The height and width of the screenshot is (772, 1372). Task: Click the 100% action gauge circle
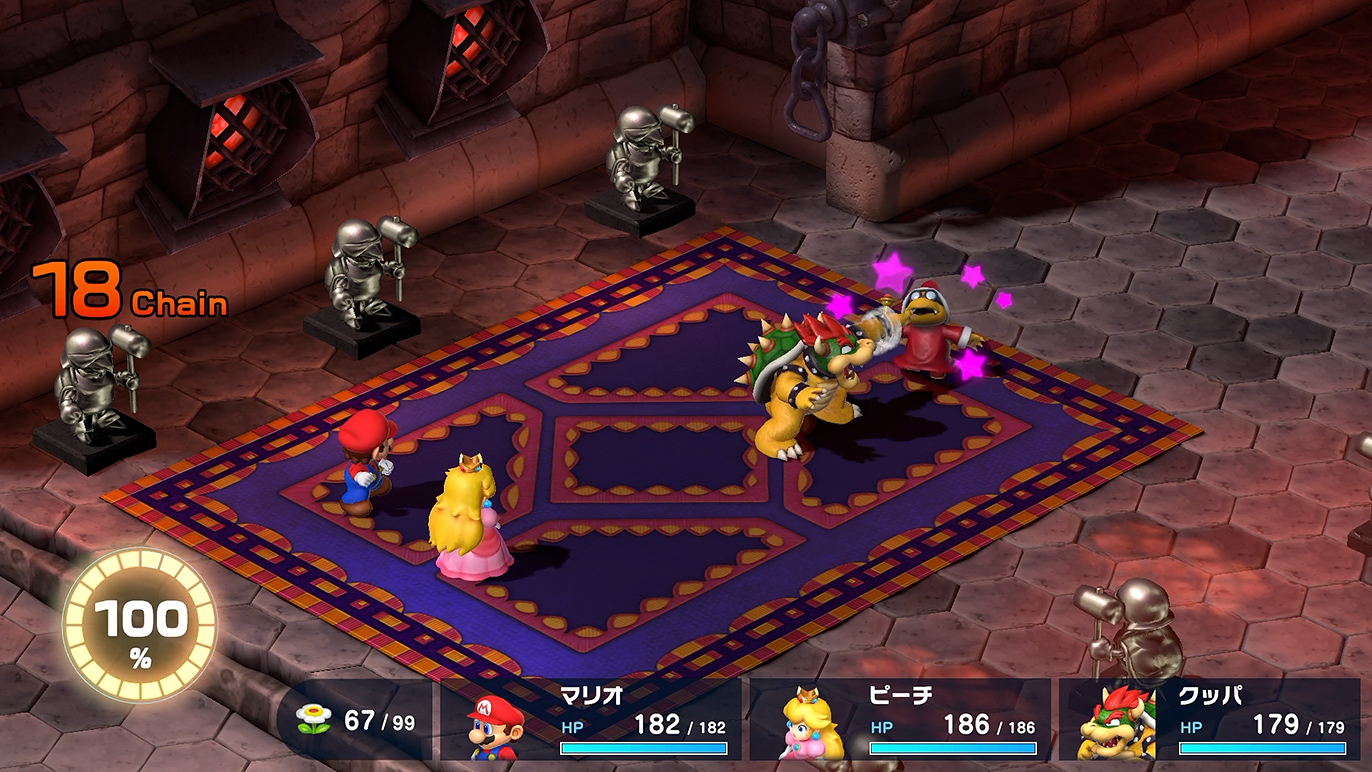click(x=140, y=626)
